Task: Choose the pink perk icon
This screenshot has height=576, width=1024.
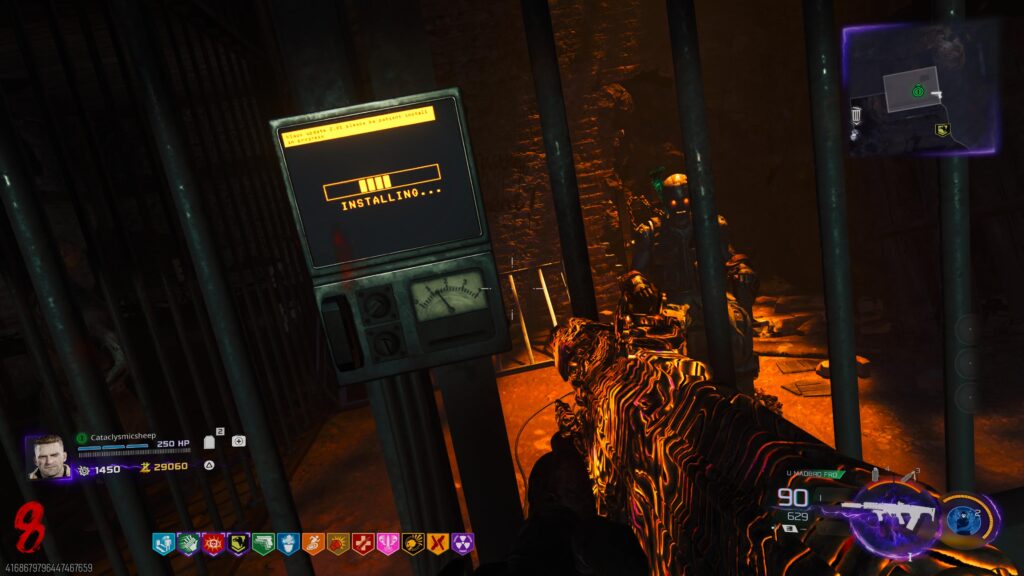Action: click(x=387, y=543)
